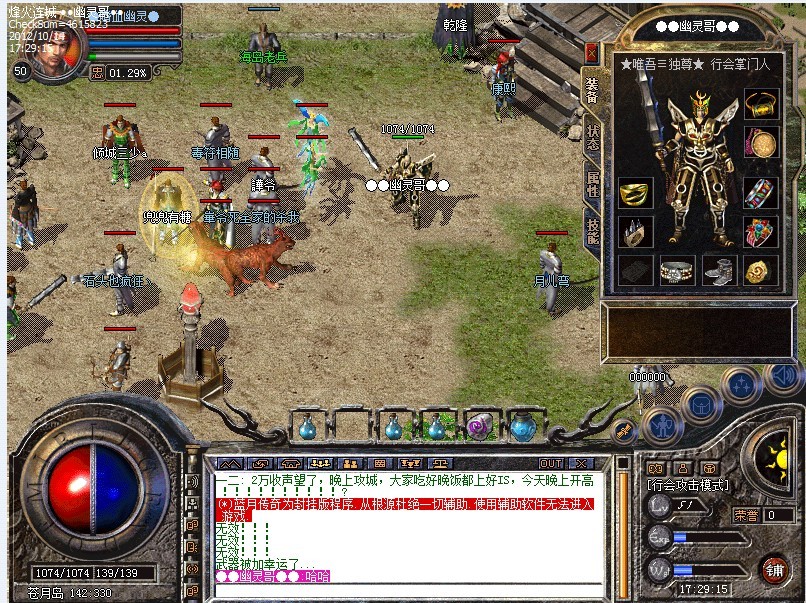Click the jeweled bracelet equipment slot
The width and height of the screenshot is (806, 603).
point(761,193)
